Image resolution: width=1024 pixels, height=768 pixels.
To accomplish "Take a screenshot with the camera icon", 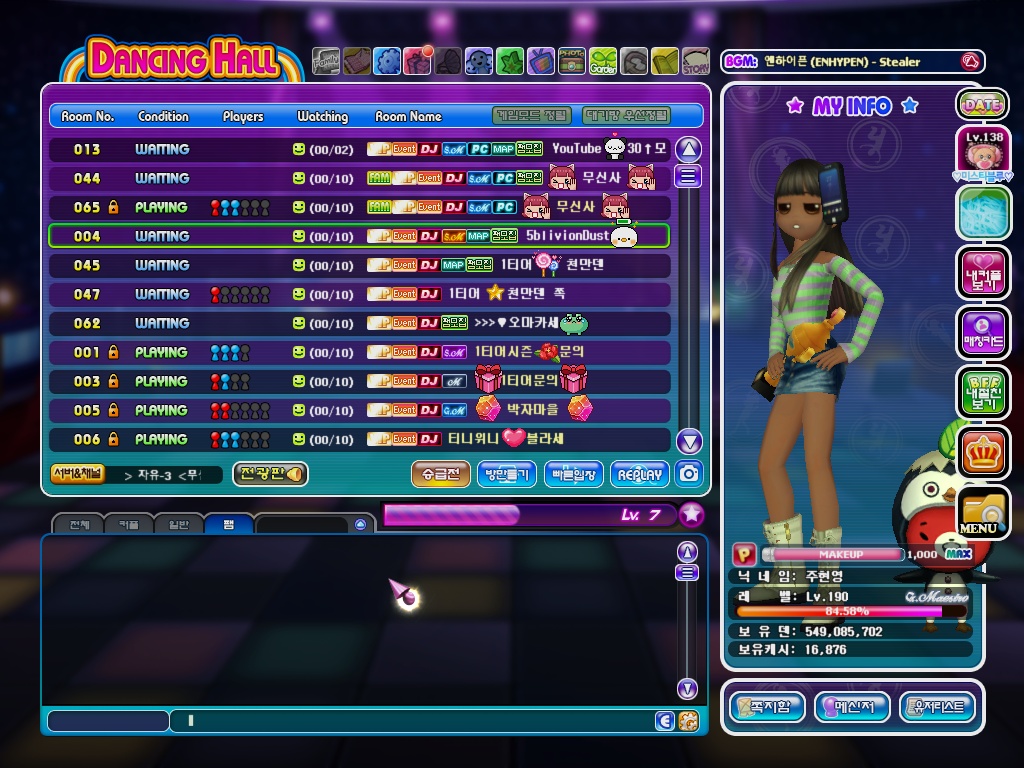I will coord(689,474).
